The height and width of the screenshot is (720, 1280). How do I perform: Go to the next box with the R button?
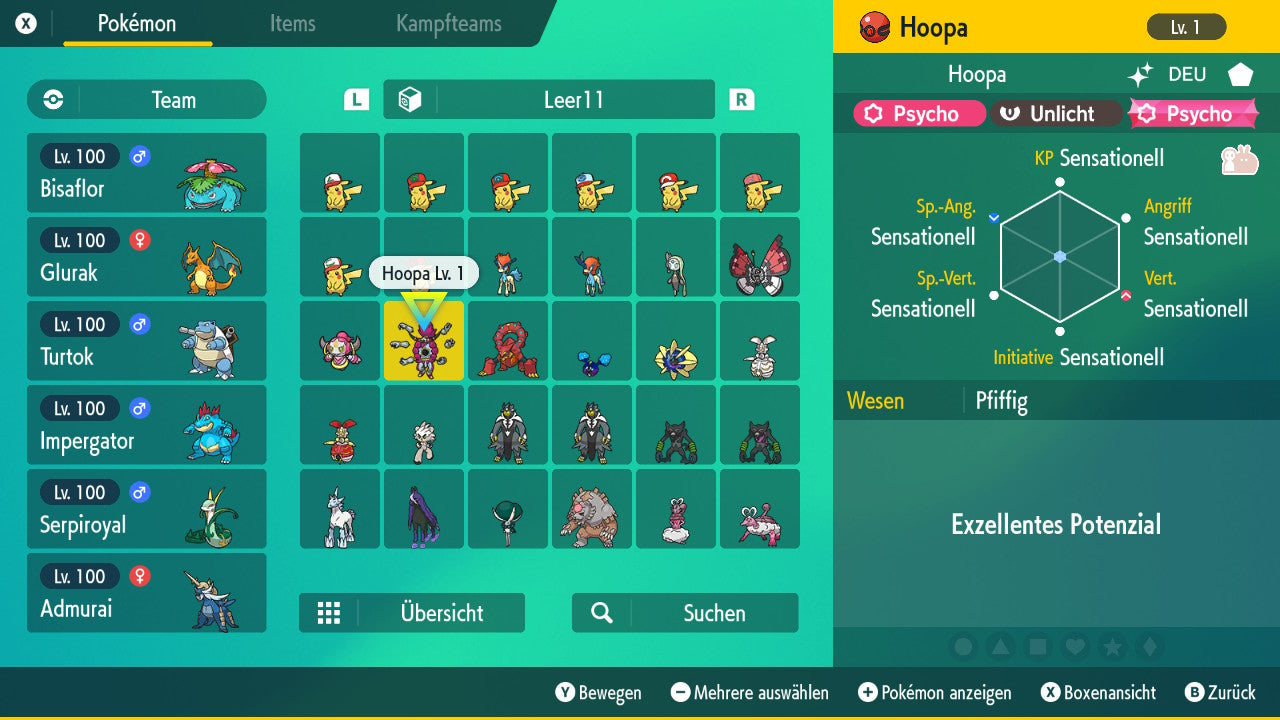pos(740,99)
